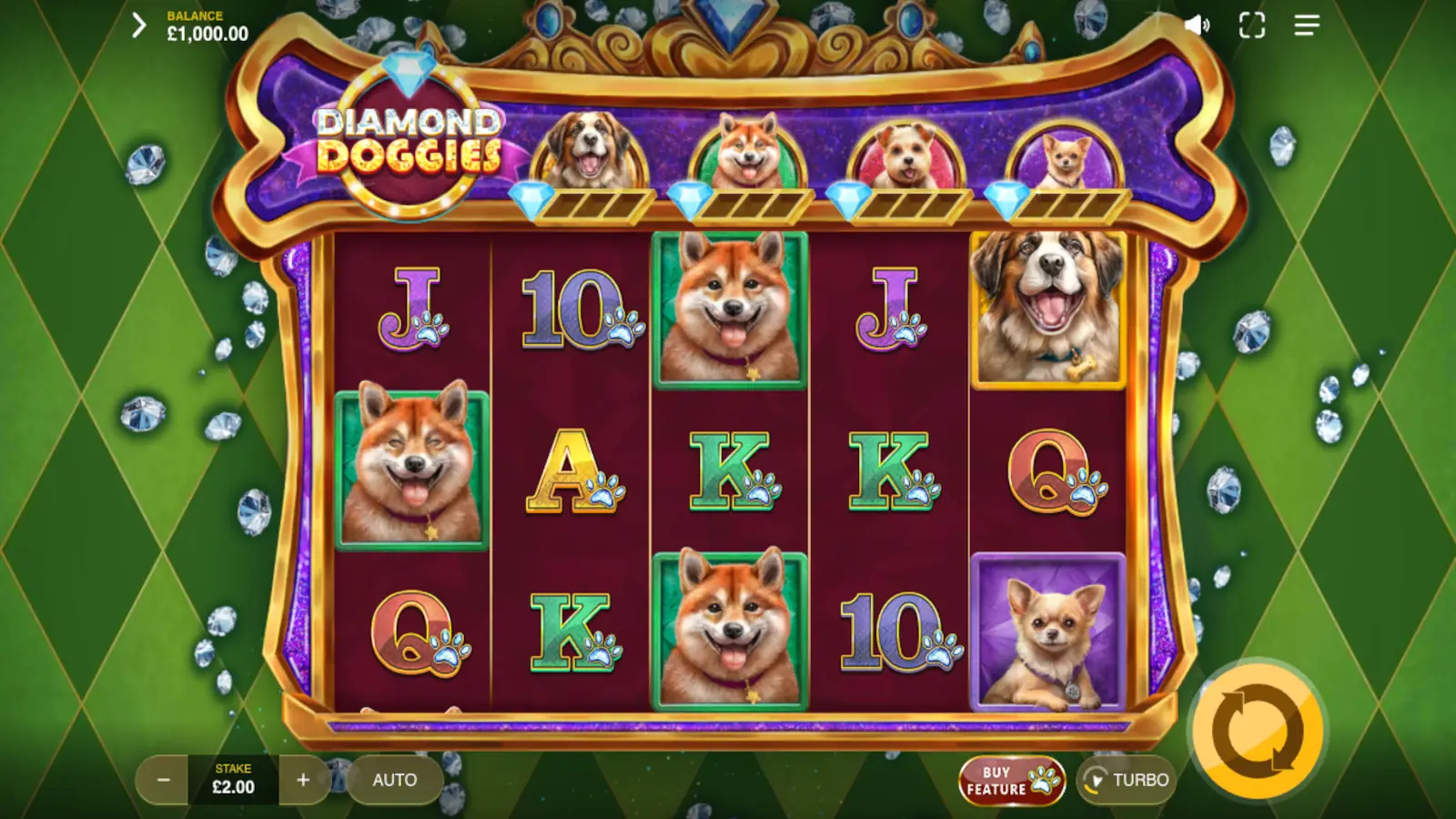Screen dimensions: 1456x819
Task: Toggle automatic spins with AUTO
Action: [x=394, y=780]
